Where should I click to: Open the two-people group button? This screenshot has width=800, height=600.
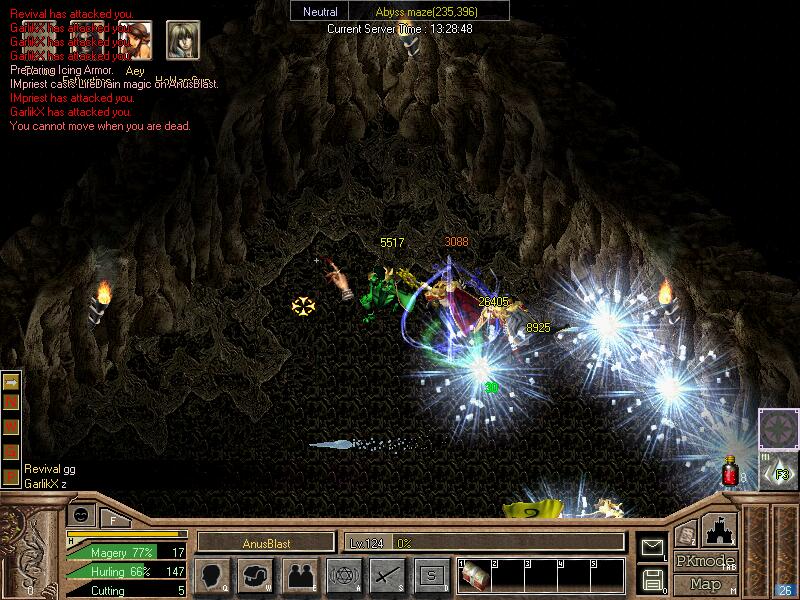[x=300, y=576]
